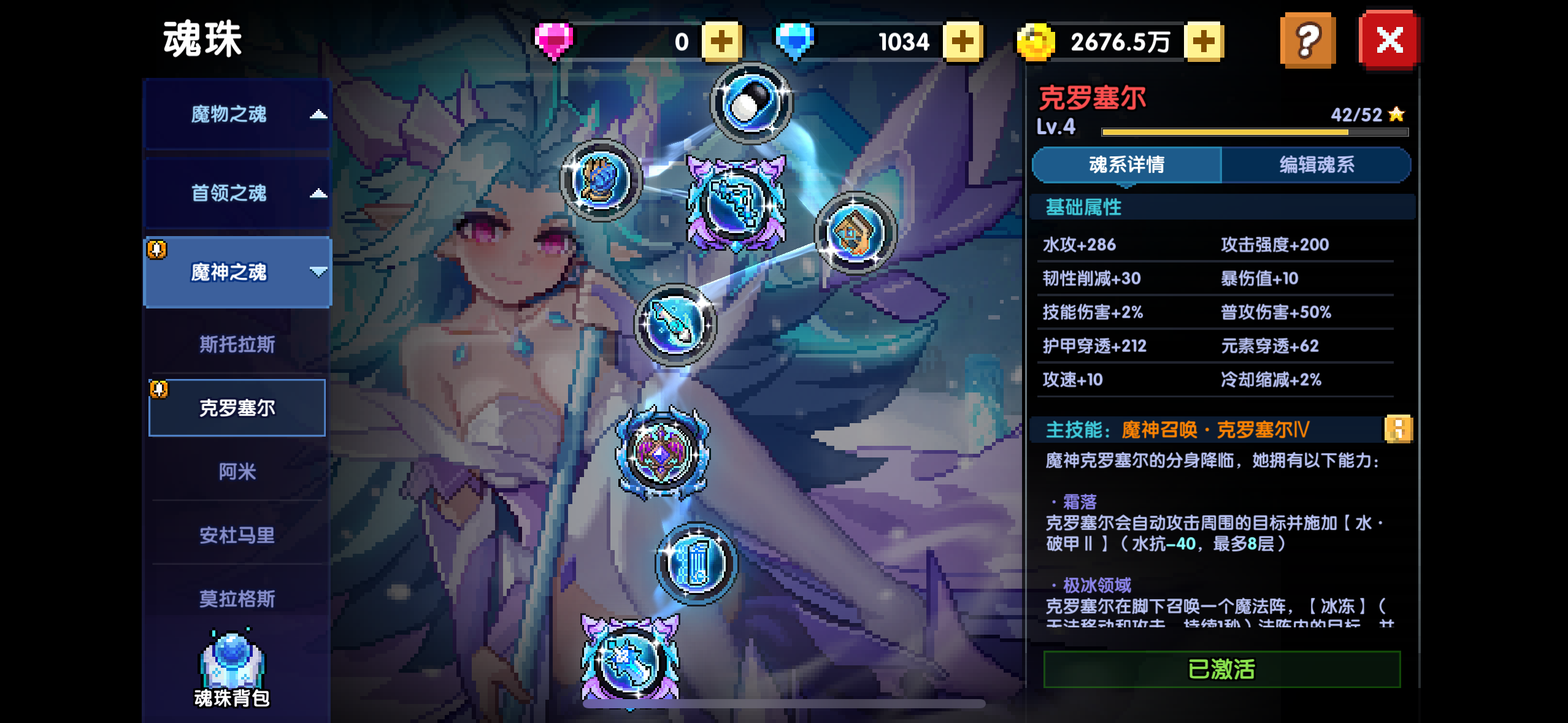Screen dimensions: 1568x723
Task: Click the plus beside the gold coin count
Action: pos(1205,40)
